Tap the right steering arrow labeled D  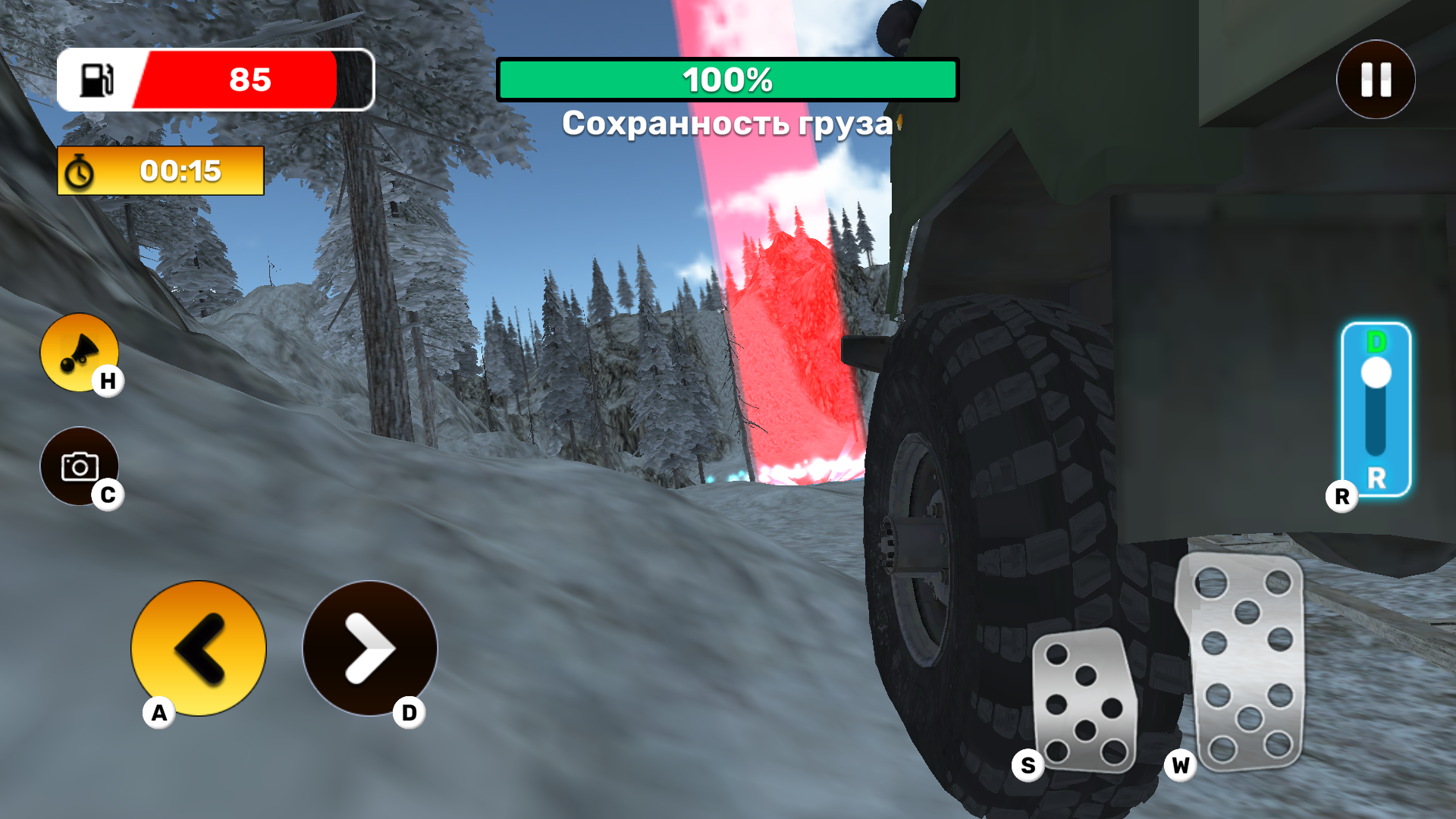point(370,648)
